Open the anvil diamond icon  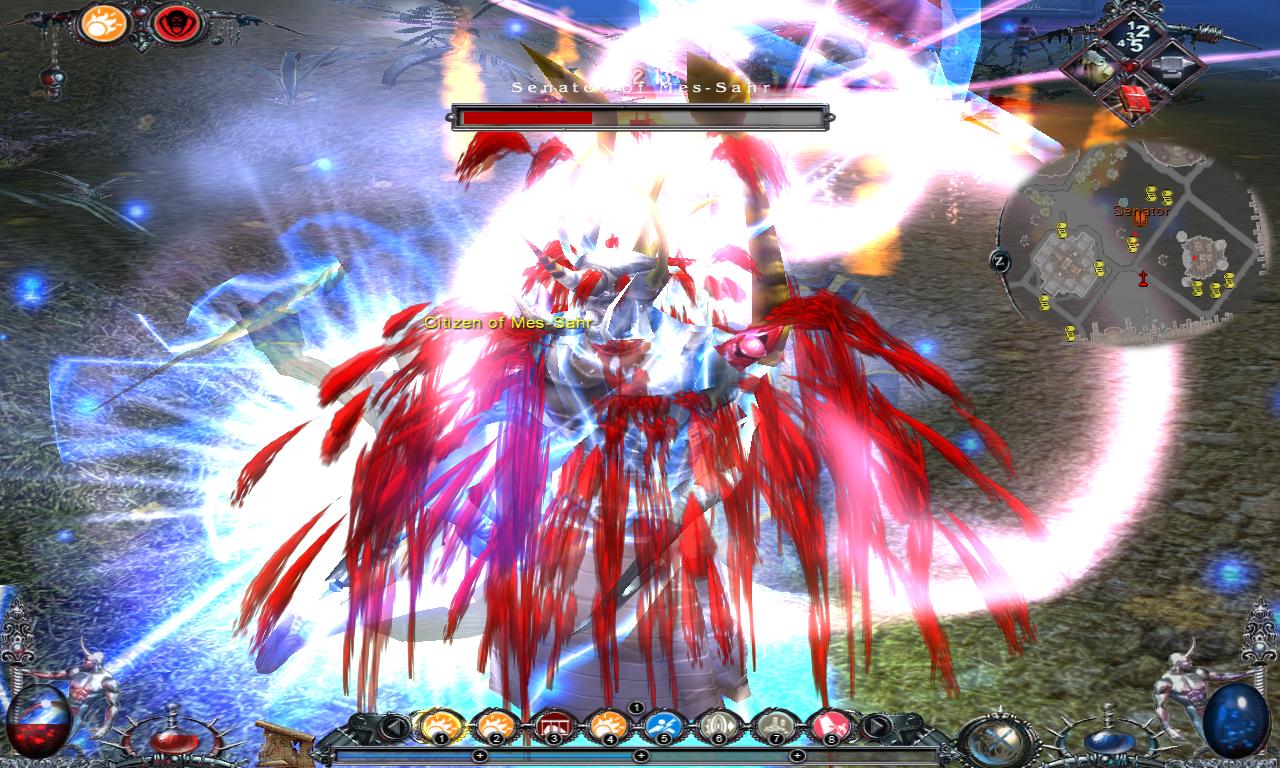click(1171, 67)
